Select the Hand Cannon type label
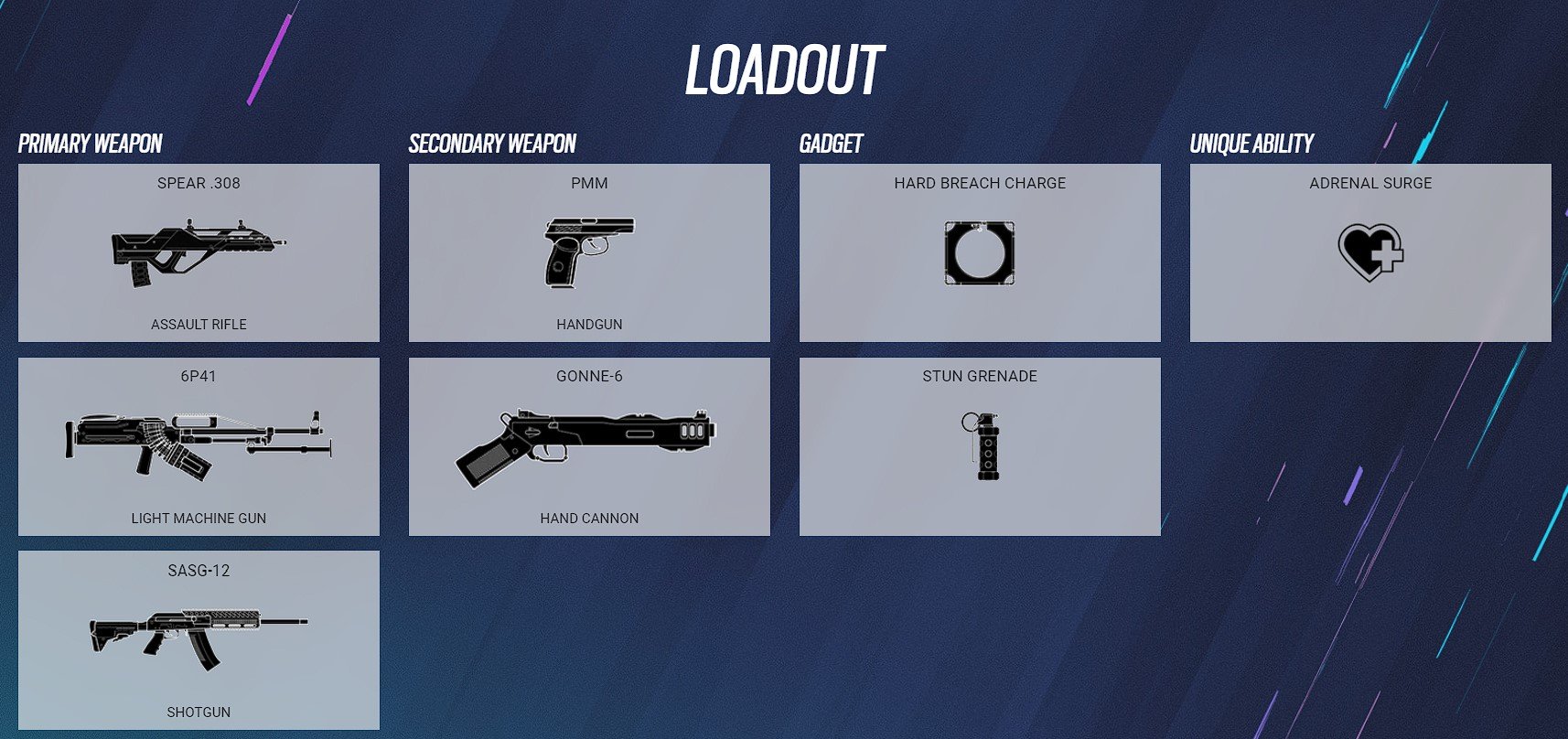Viewport: 1568px width, 739px height. point(590,518)
